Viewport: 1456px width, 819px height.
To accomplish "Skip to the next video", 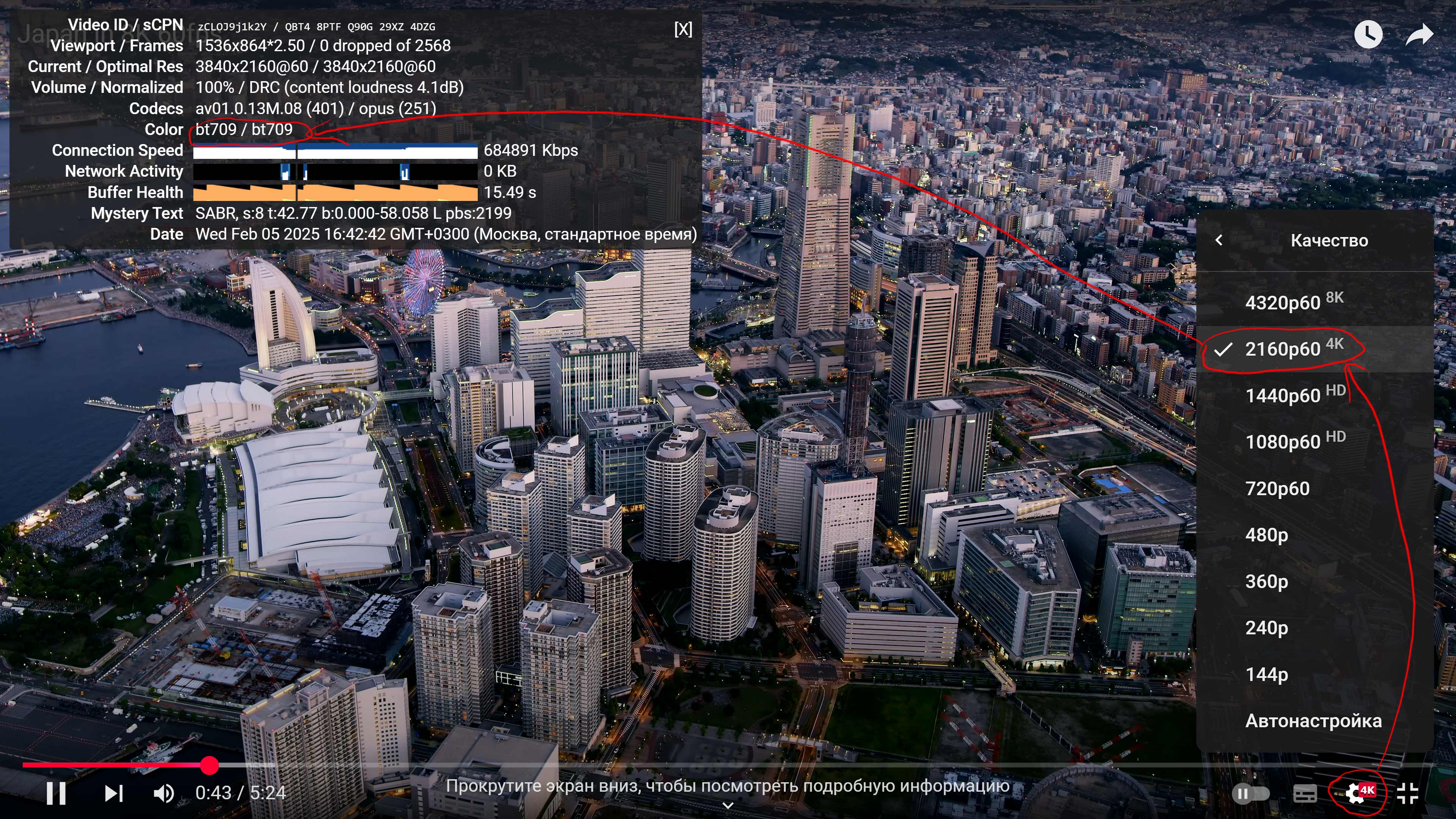I will point(114,793).
